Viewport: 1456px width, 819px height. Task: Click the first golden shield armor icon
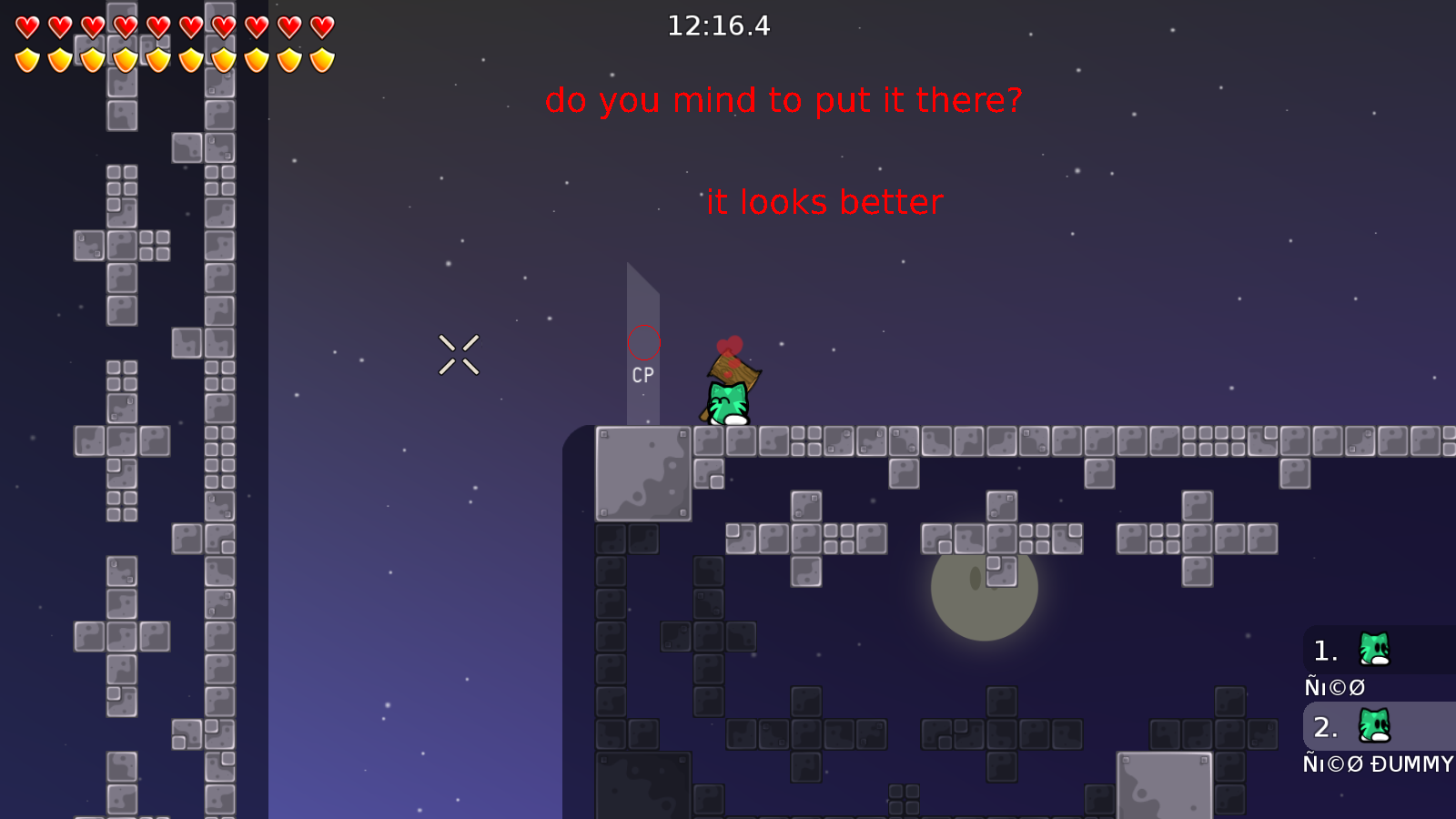[25, 59]
